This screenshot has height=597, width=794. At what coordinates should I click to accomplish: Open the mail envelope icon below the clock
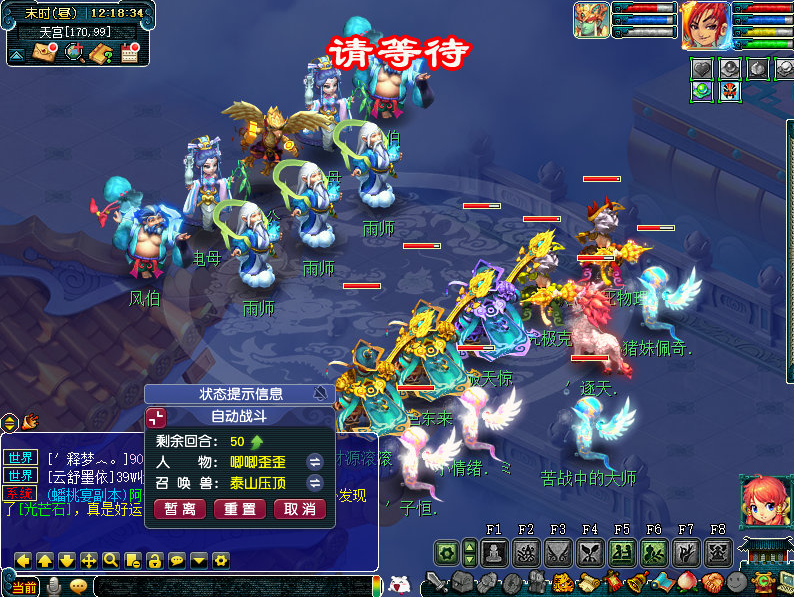coord(44,53)
